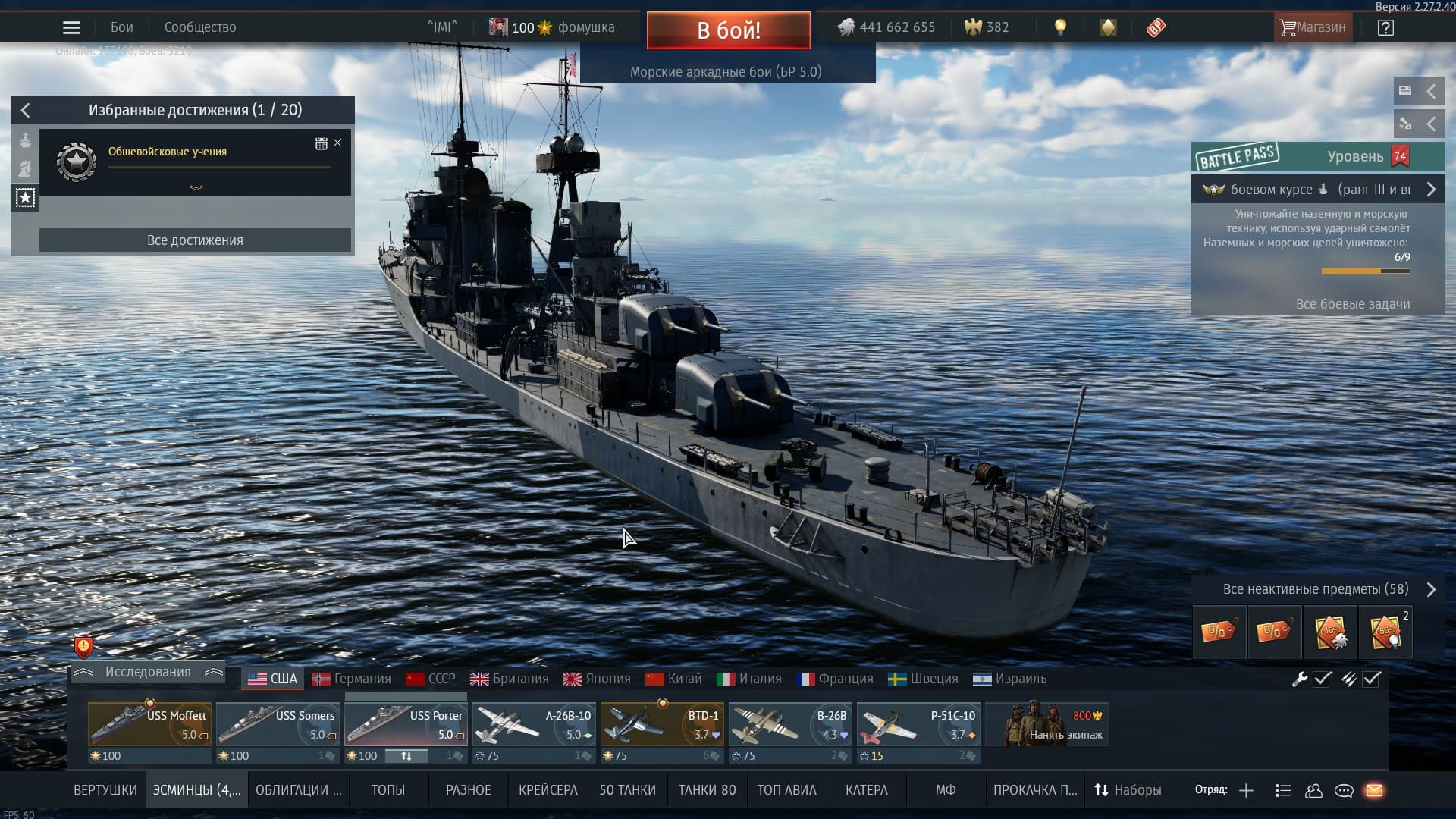Image resolution: width=1456 pixels, height=819 pixels.
Task: Open the hamburger main menu
Action: click(x=71, y=28)
